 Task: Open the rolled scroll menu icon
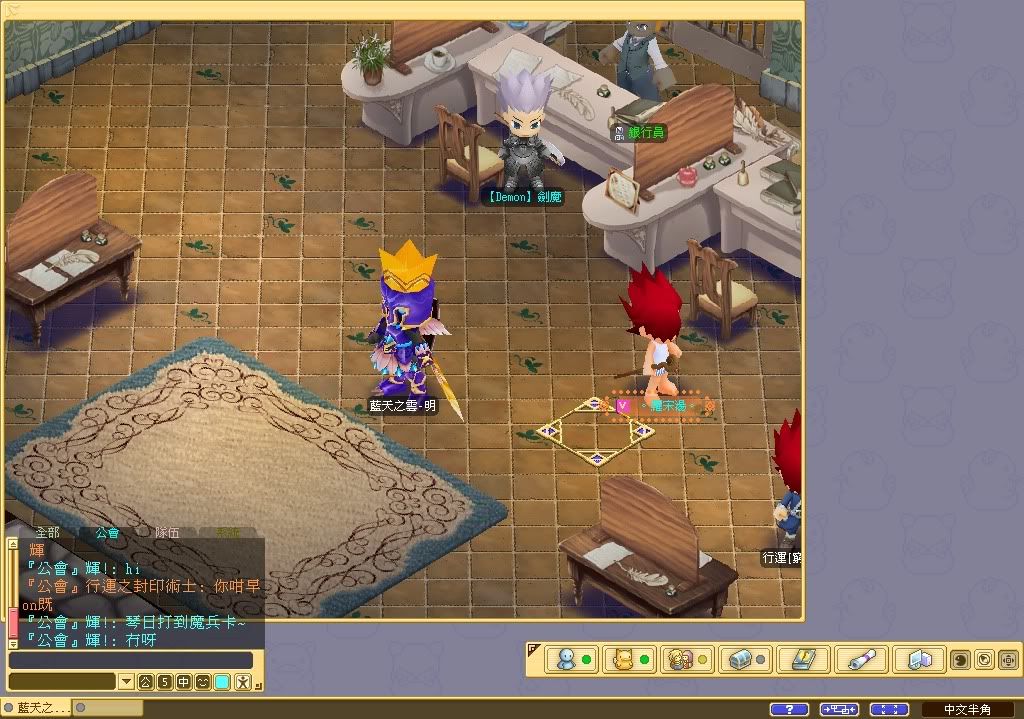point(856,660)
